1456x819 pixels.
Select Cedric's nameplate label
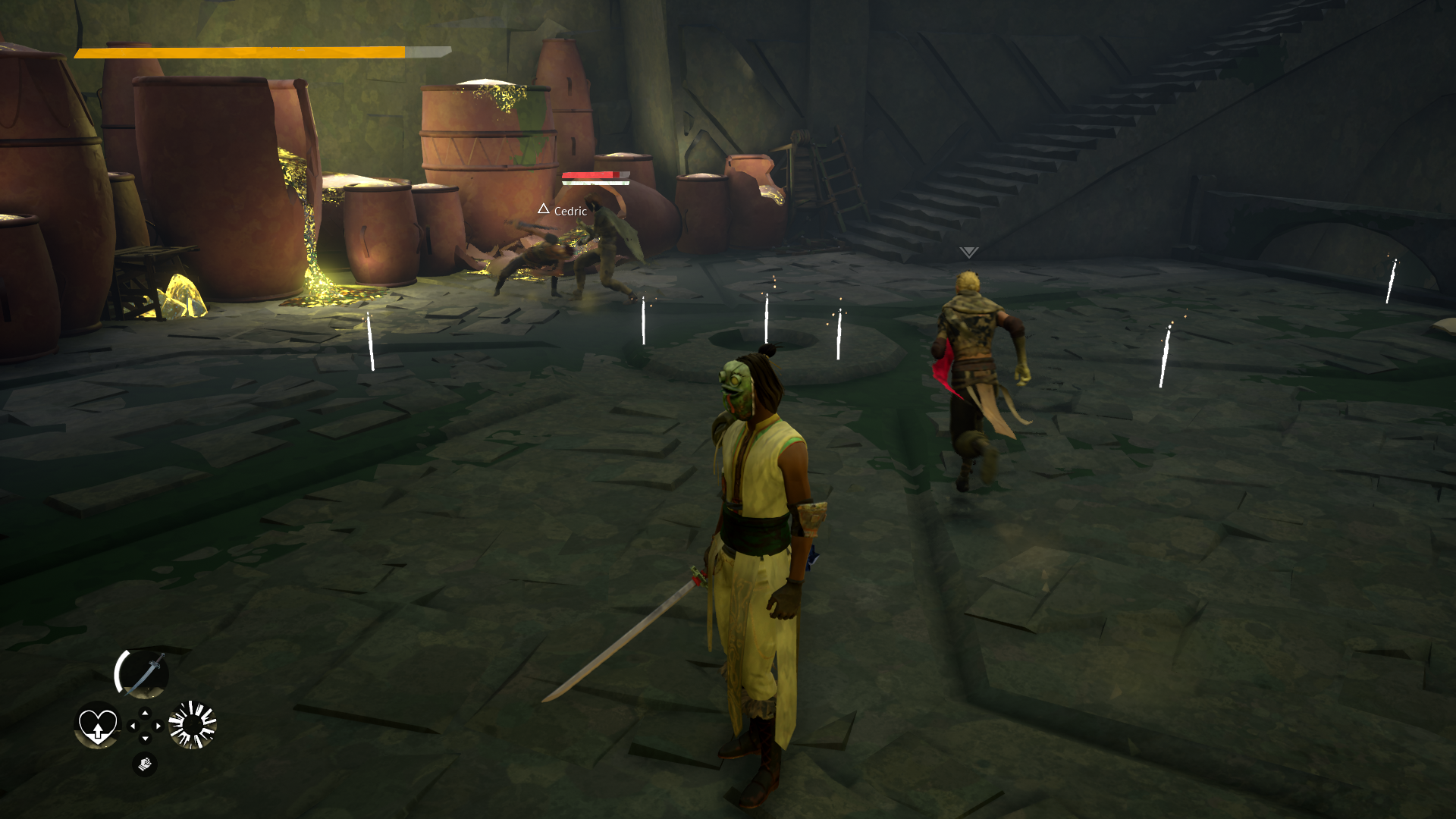coord(570,211)
